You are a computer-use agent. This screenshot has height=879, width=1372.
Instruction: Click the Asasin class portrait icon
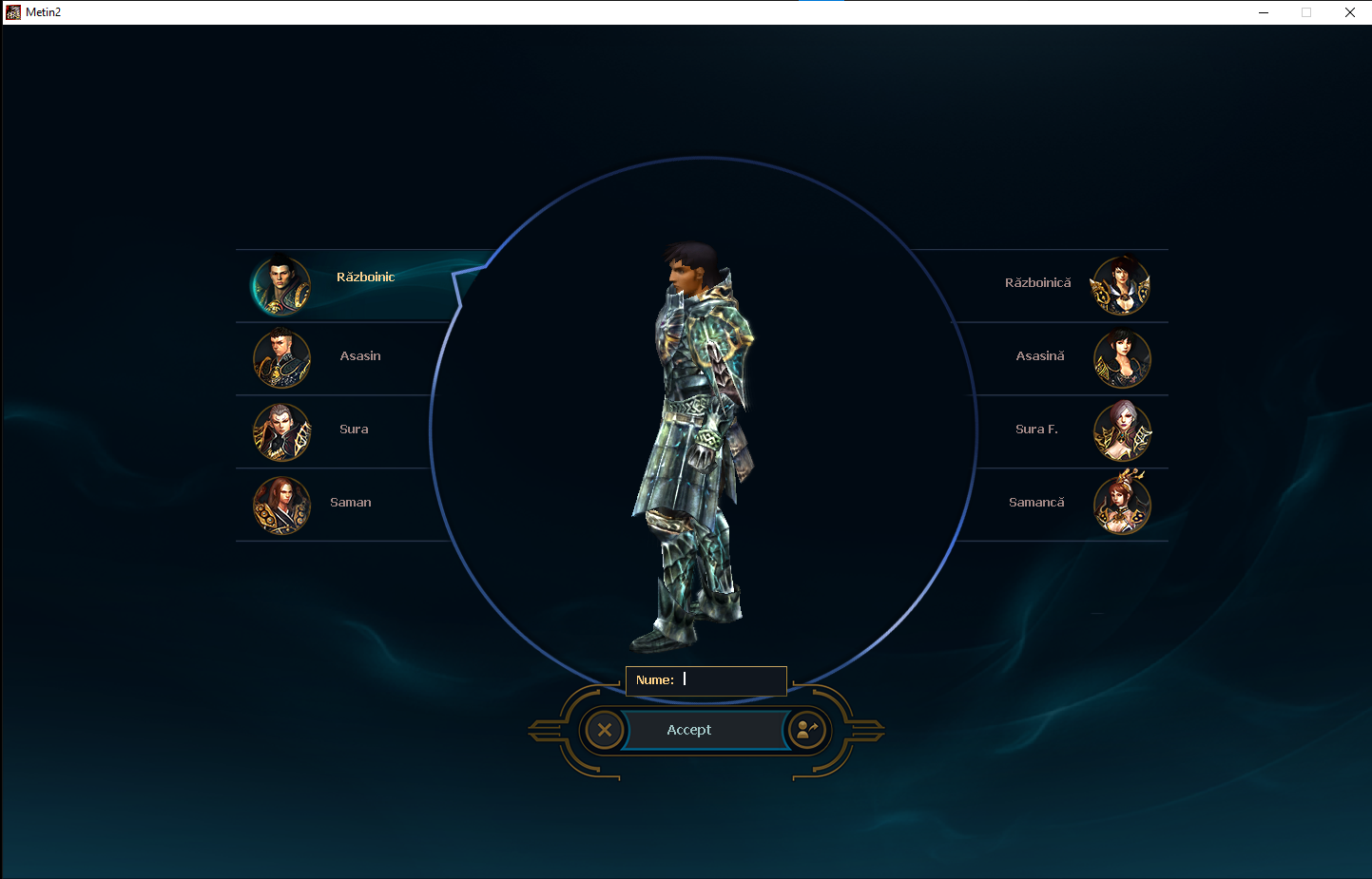(281, 359)
